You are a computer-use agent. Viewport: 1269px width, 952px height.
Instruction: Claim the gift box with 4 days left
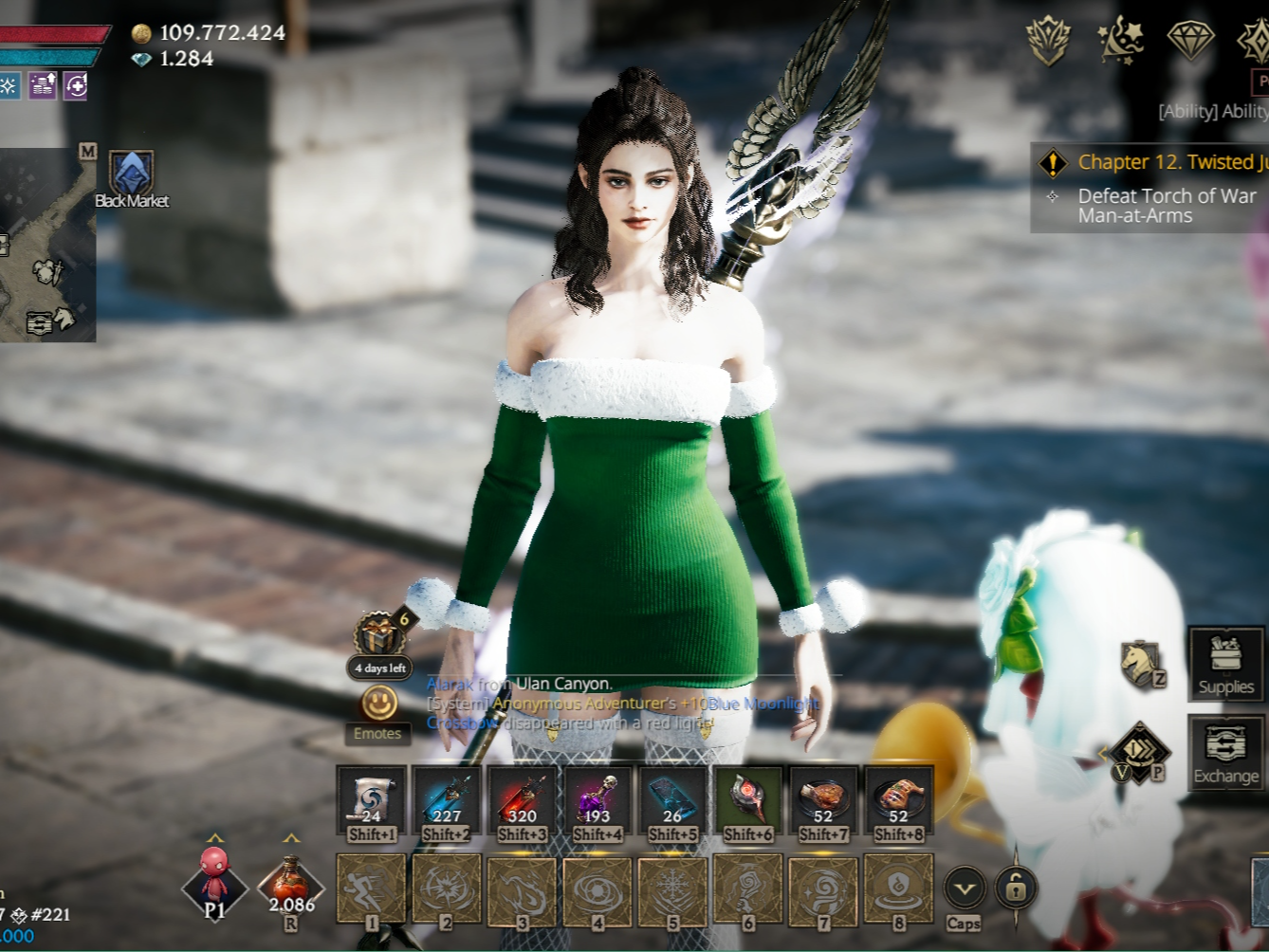[379, 634]
